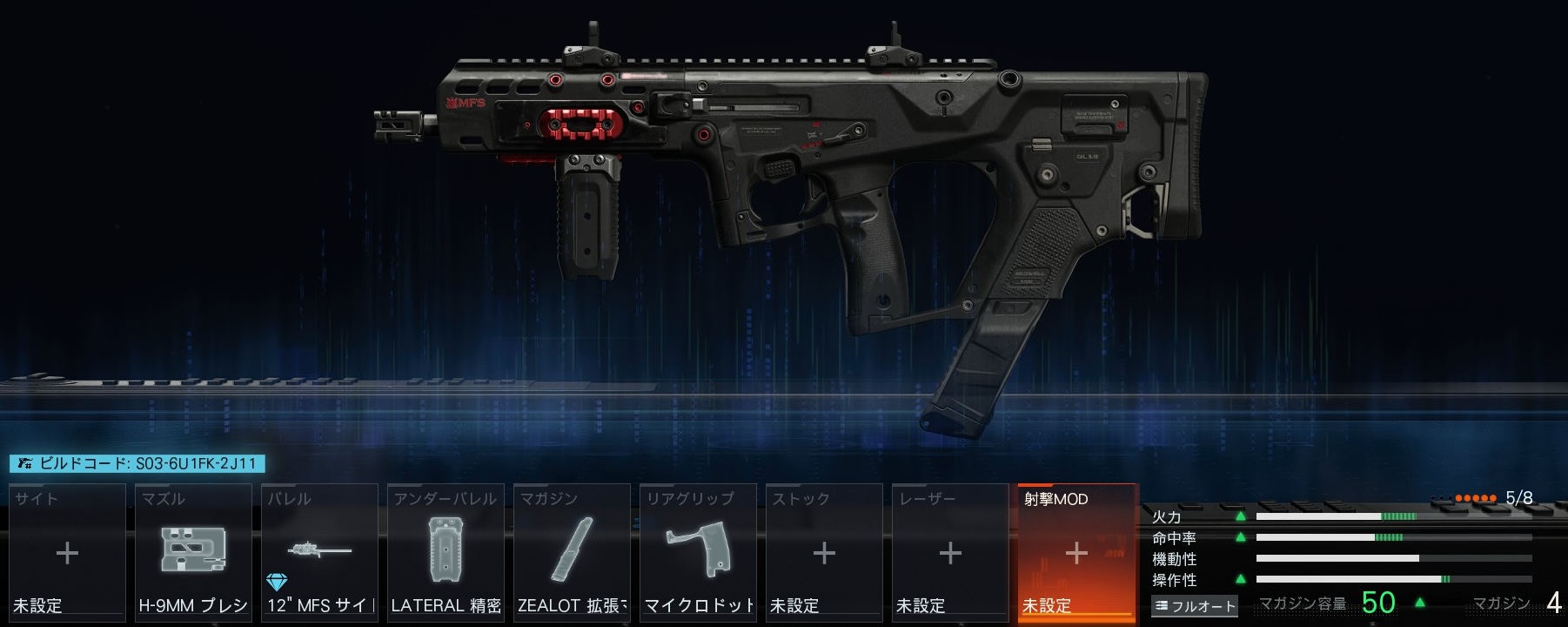Select the highlighted 射撃MOD slot

click(1076, 552)
